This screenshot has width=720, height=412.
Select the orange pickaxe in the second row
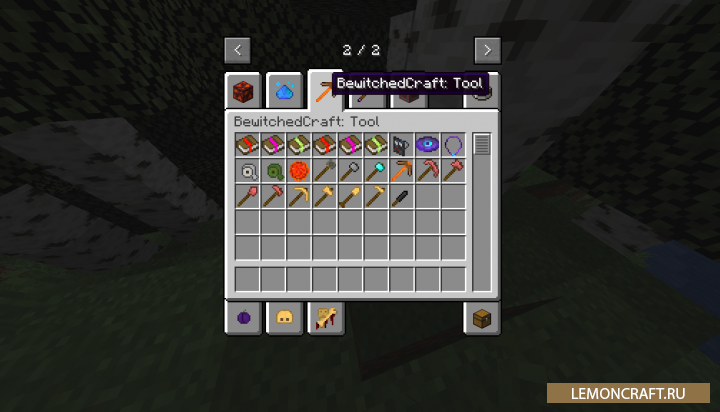coord(402,171)
